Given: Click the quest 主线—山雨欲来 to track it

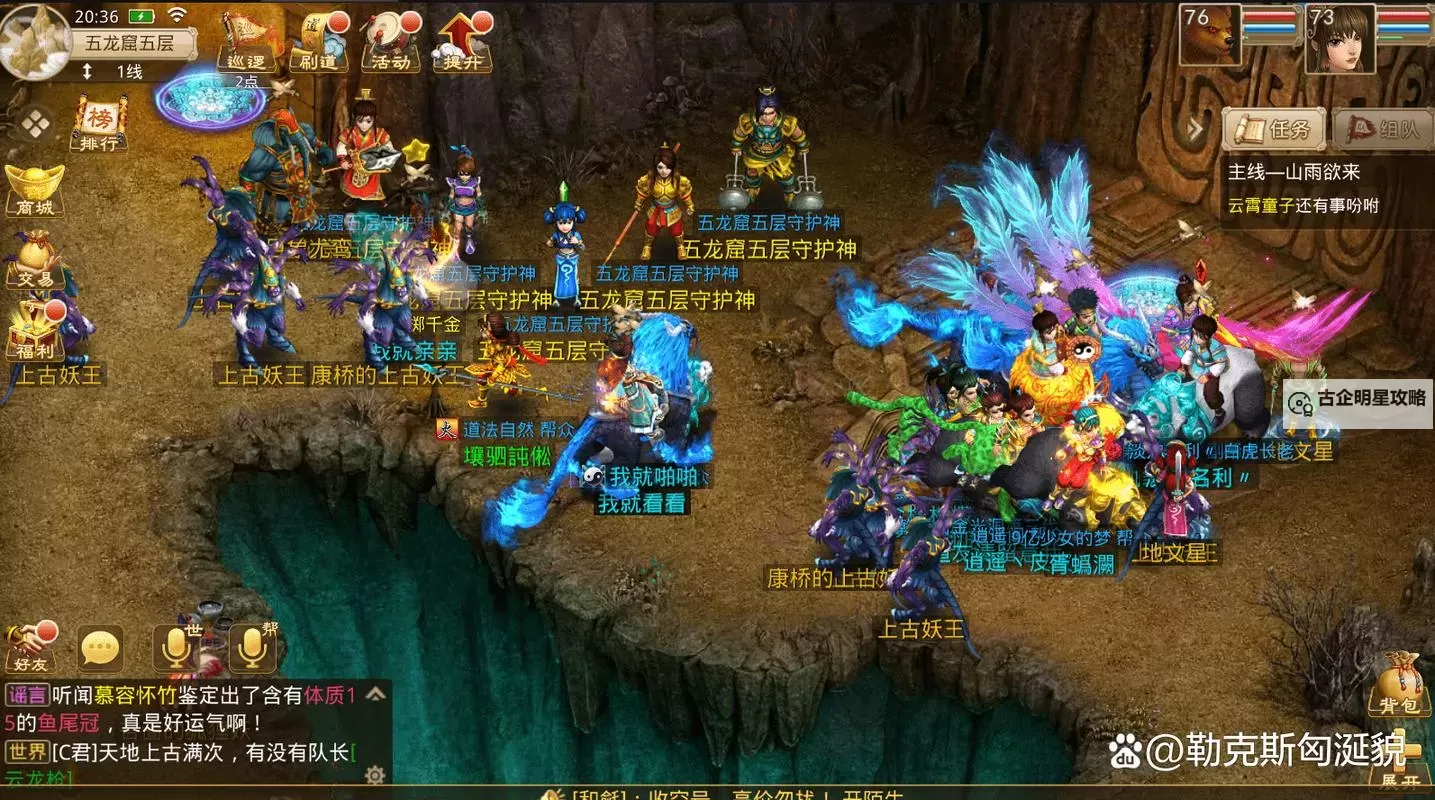Looking at the screenshot, I should point(1293,172).
